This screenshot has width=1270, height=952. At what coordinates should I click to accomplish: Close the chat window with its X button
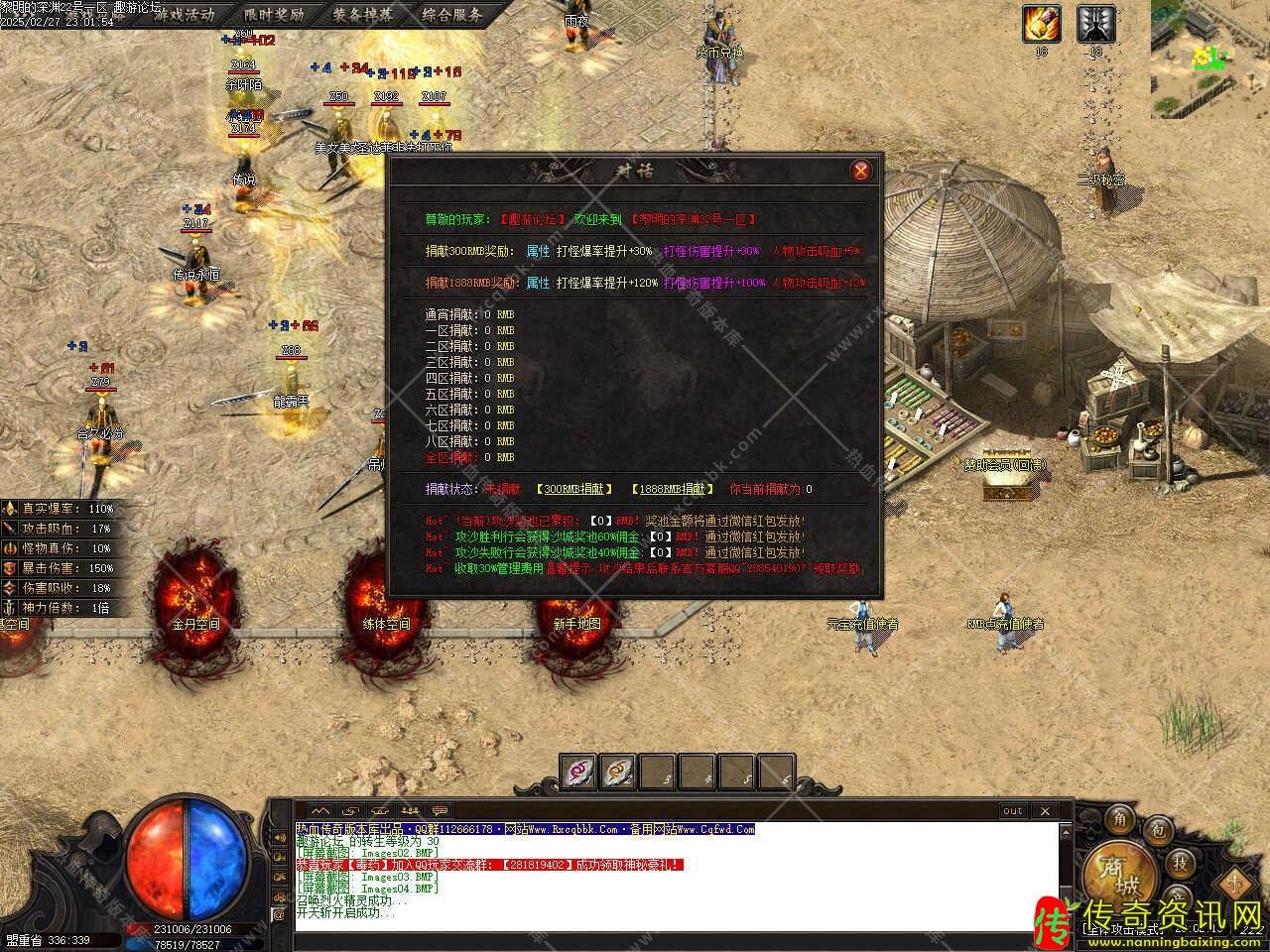(x=1044, y=811)
